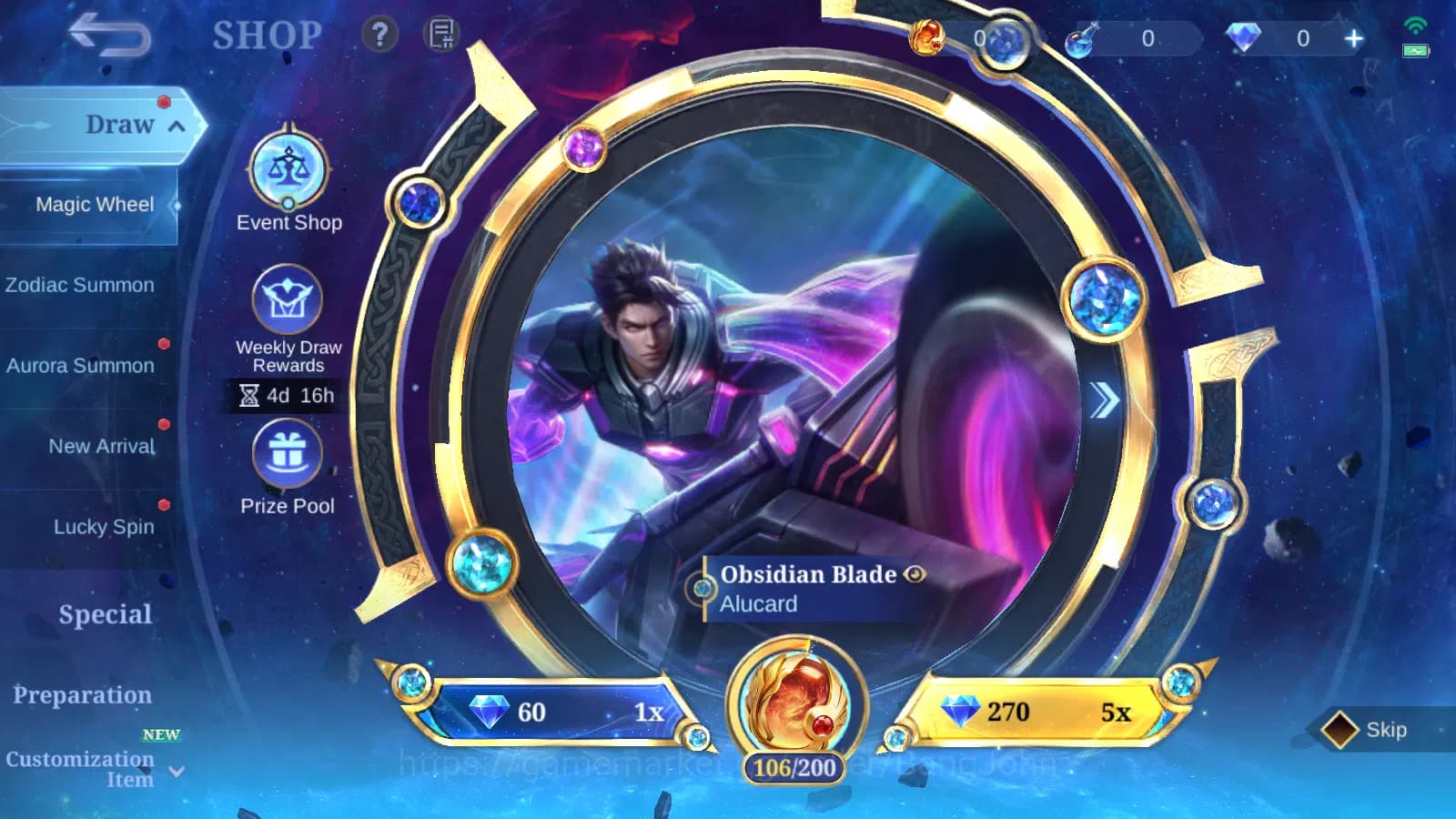Preview Obsidian Blade with the eye icon
The width and height of the screenshot is (1456, 819).
pyautogui.click(x=913, y=575)
